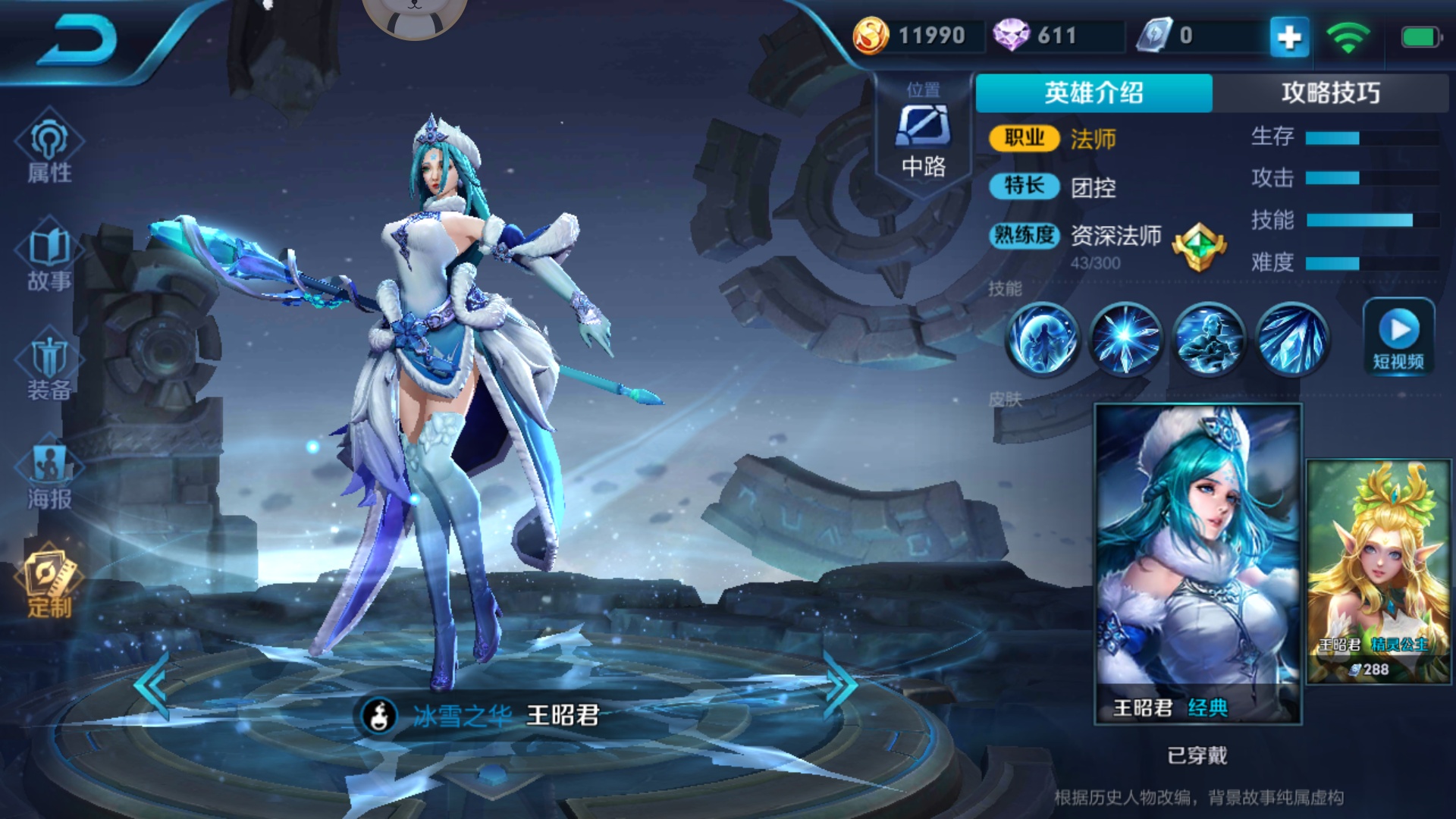Select the 经典 Wang Zhaojun skin
Viewport: 1456px width, 819px height.
point(1197,561)
